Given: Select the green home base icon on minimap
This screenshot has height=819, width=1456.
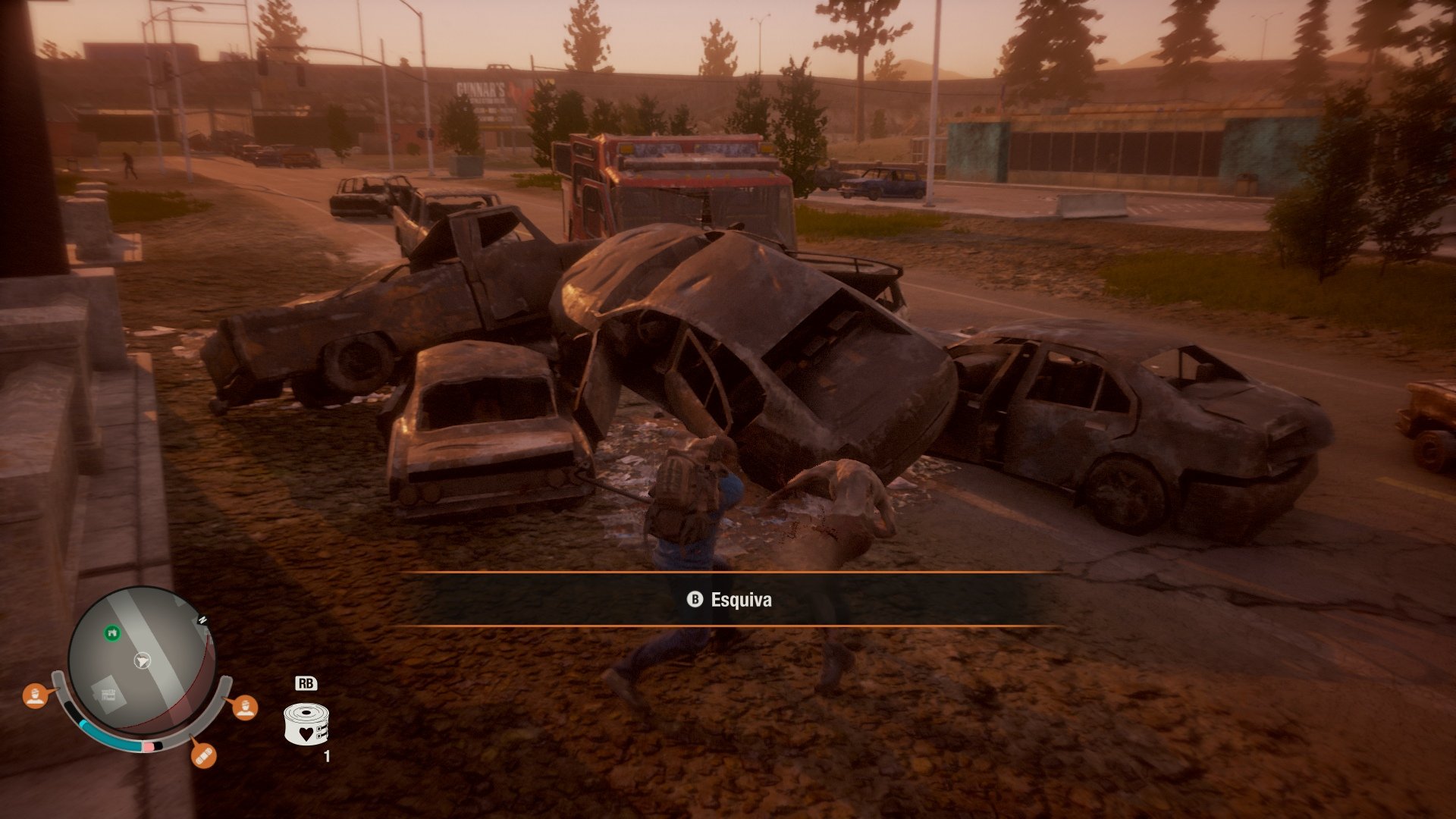Looking at the screenshot, I should tap(111, 633).
